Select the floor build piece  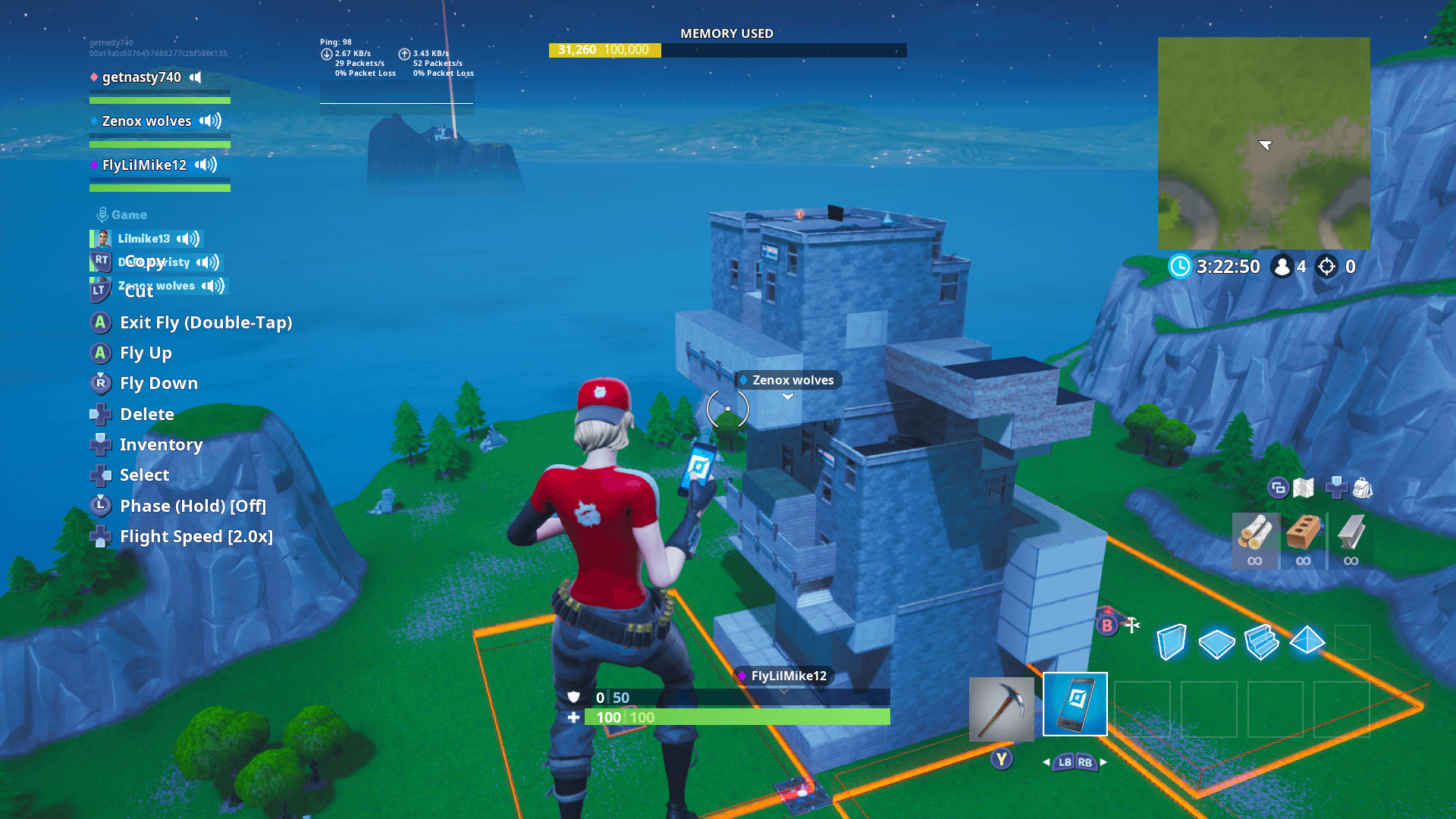1216,641
